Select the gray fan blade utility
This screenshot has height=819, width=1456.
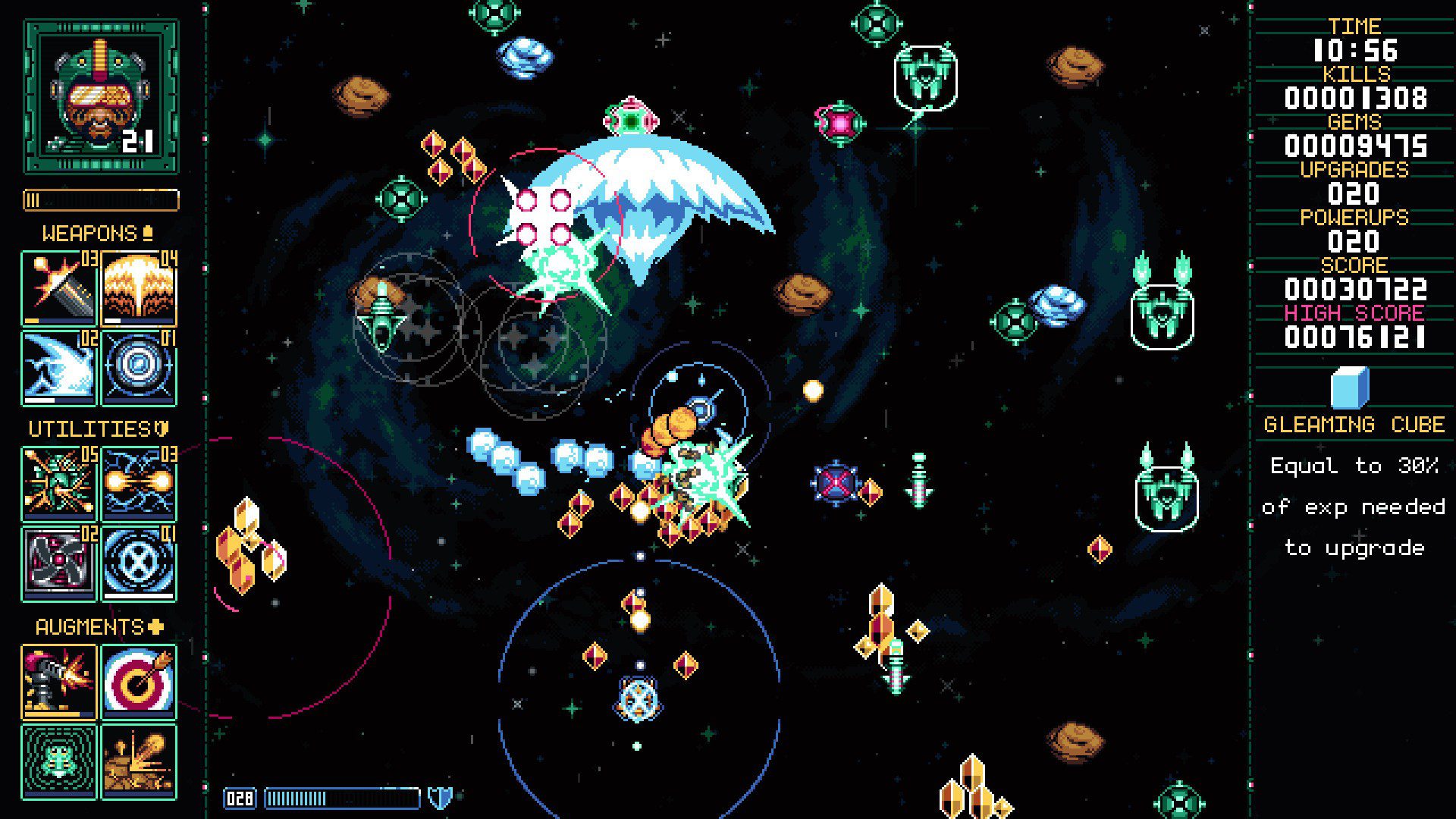59,563
